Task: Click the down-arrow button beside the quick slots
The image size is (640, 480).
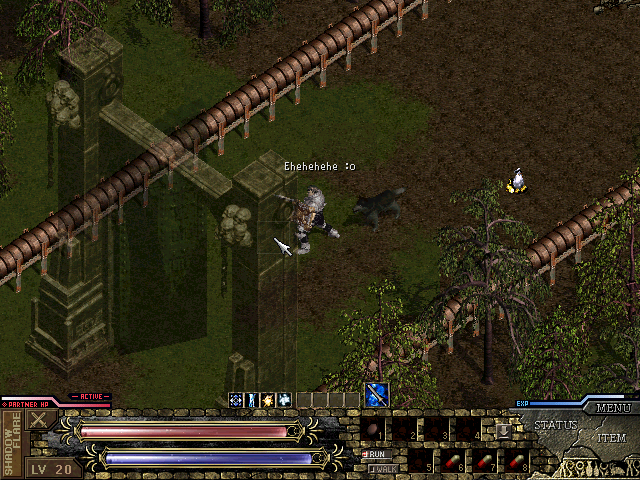Action: [503, 428]
